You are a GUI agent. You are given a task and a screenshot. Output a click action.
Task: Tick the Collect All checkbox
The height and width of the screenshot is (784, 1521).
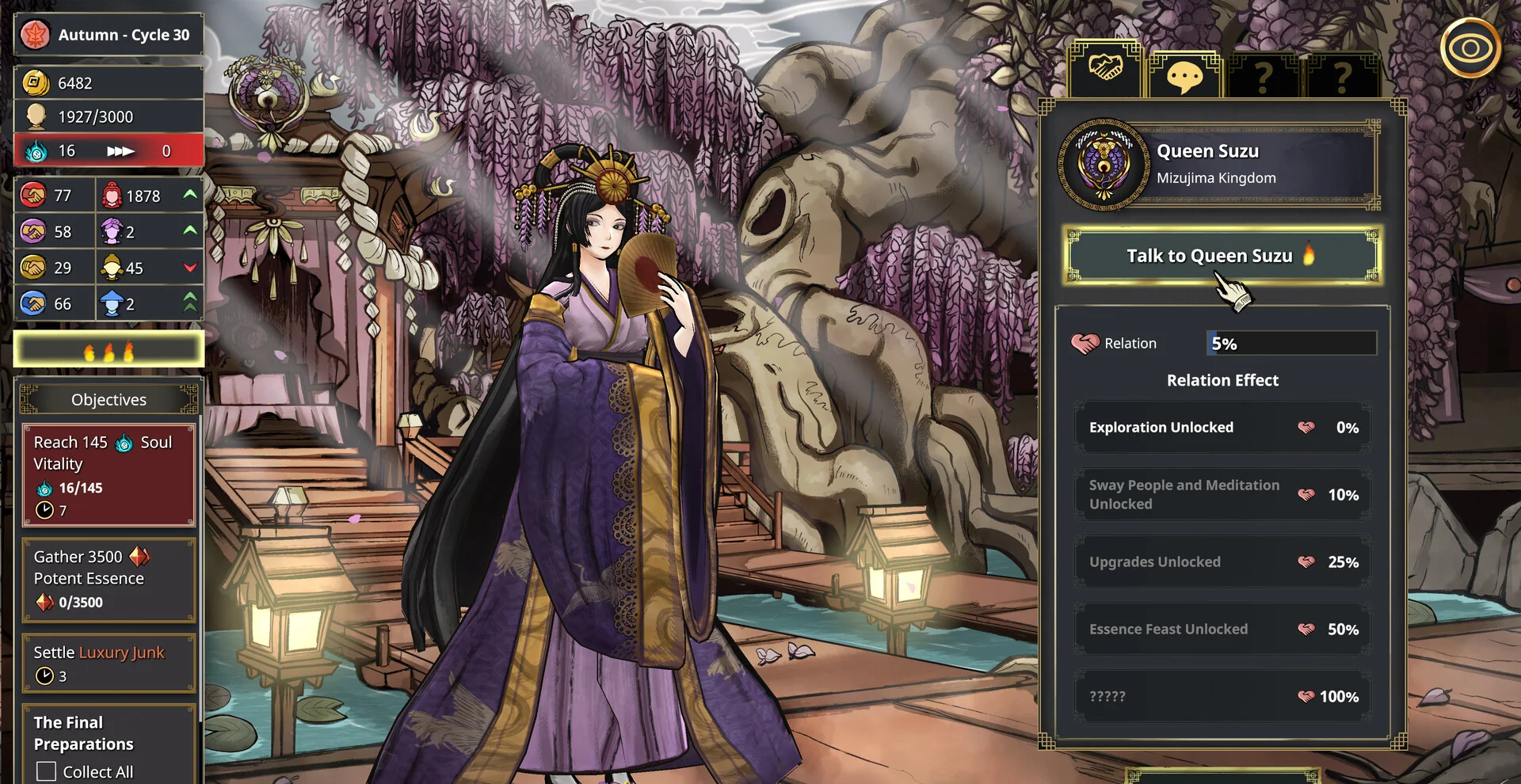point(47,771)
